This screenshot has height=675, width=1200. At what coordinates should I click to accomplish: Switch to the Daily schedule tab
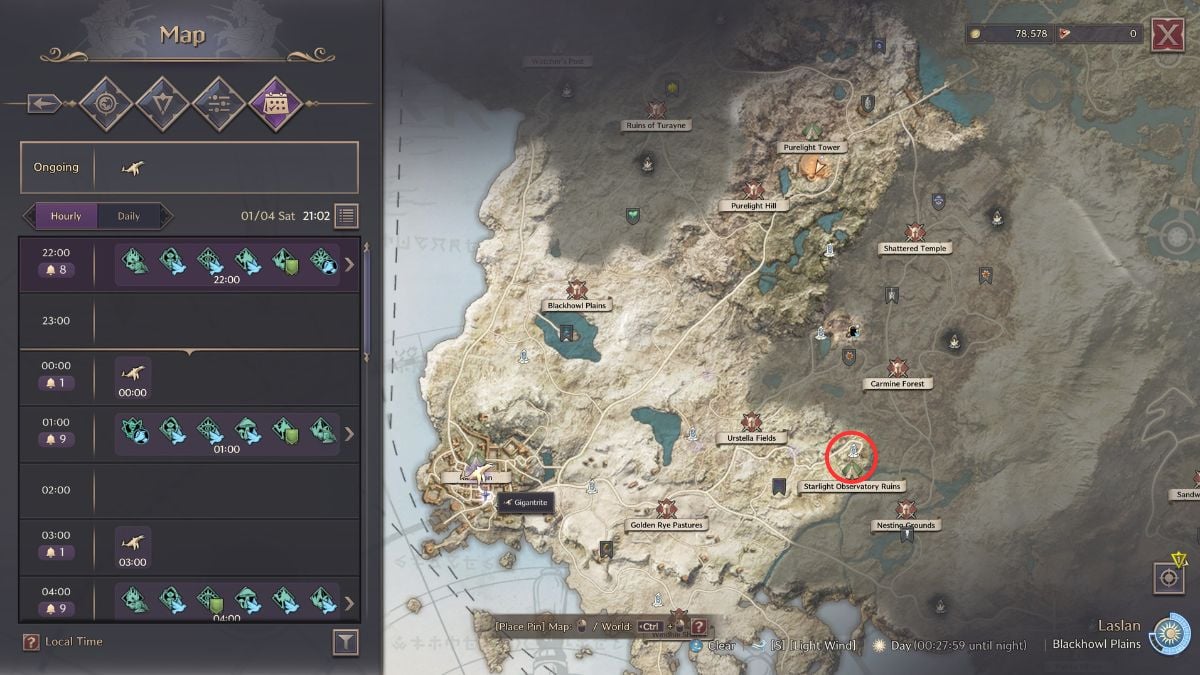coord(129,216)
